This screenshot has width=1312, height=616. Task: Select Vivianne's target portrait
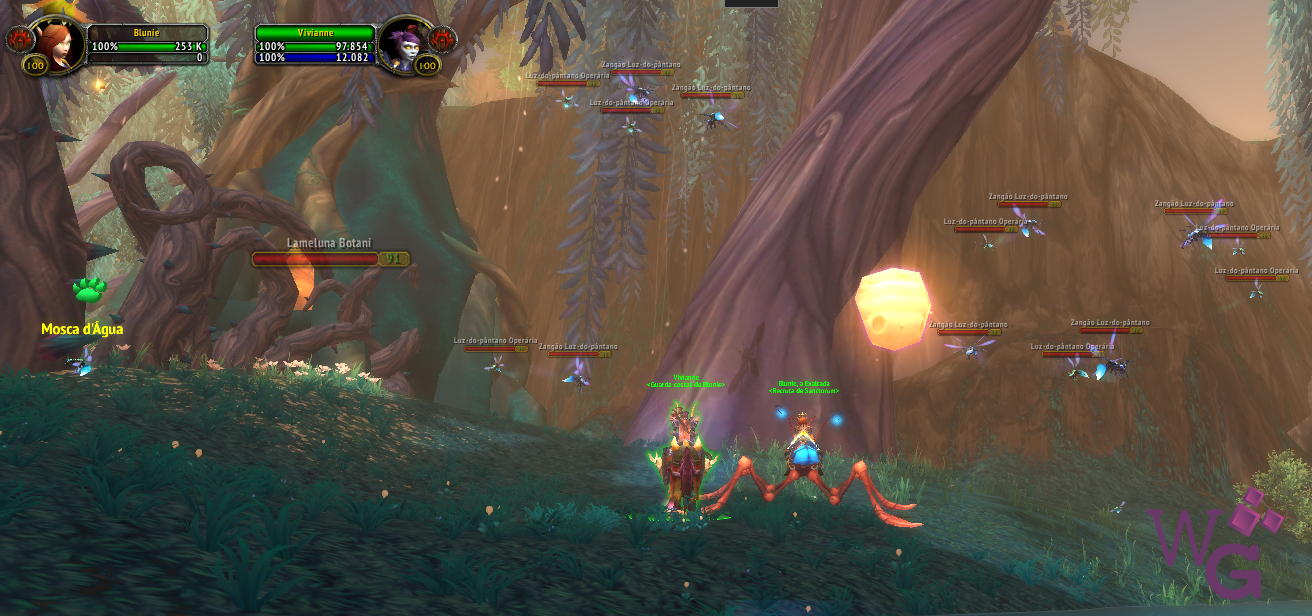pyautogui.click(x=407, y=43)
